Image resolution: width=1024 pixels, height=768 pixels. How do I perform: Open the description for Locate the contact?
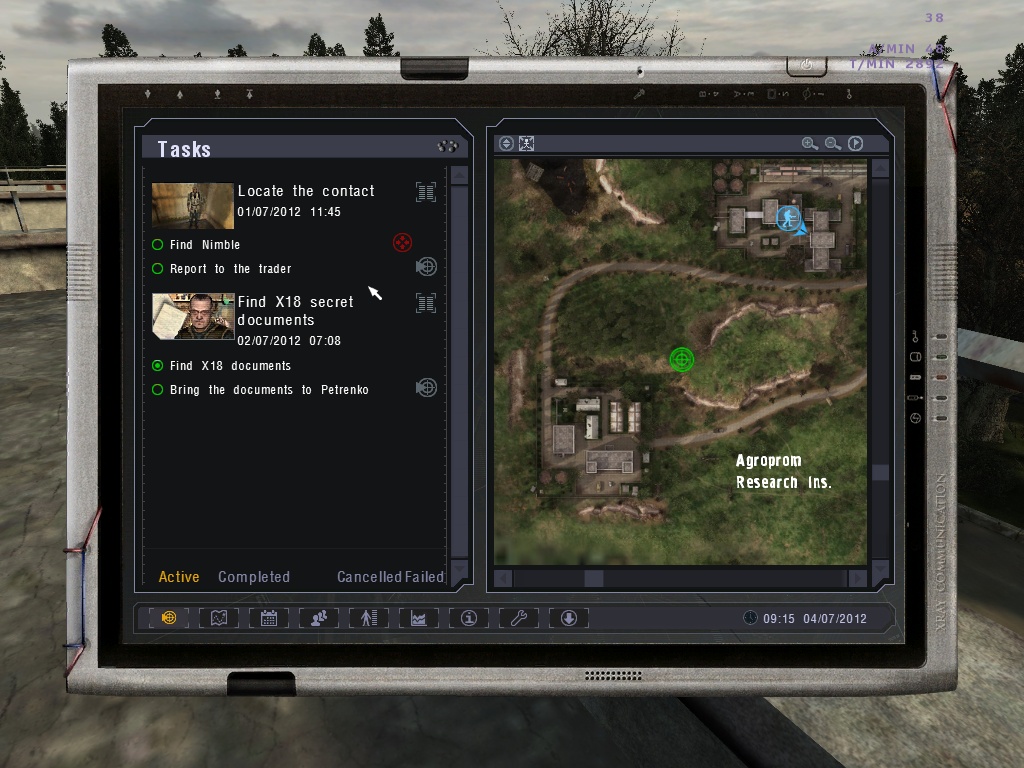426,192
